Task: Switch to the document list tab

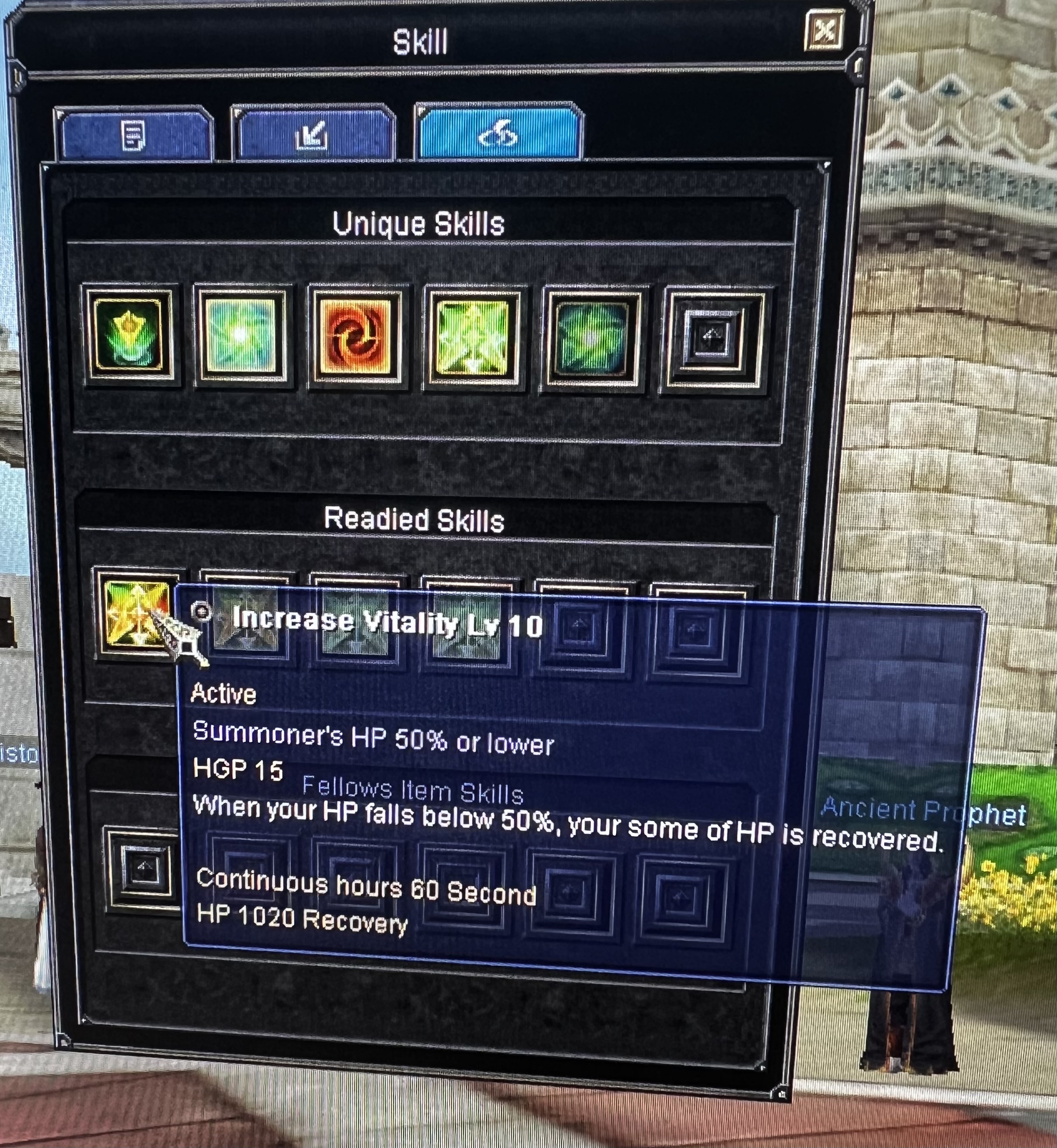Action: point(134,135)
